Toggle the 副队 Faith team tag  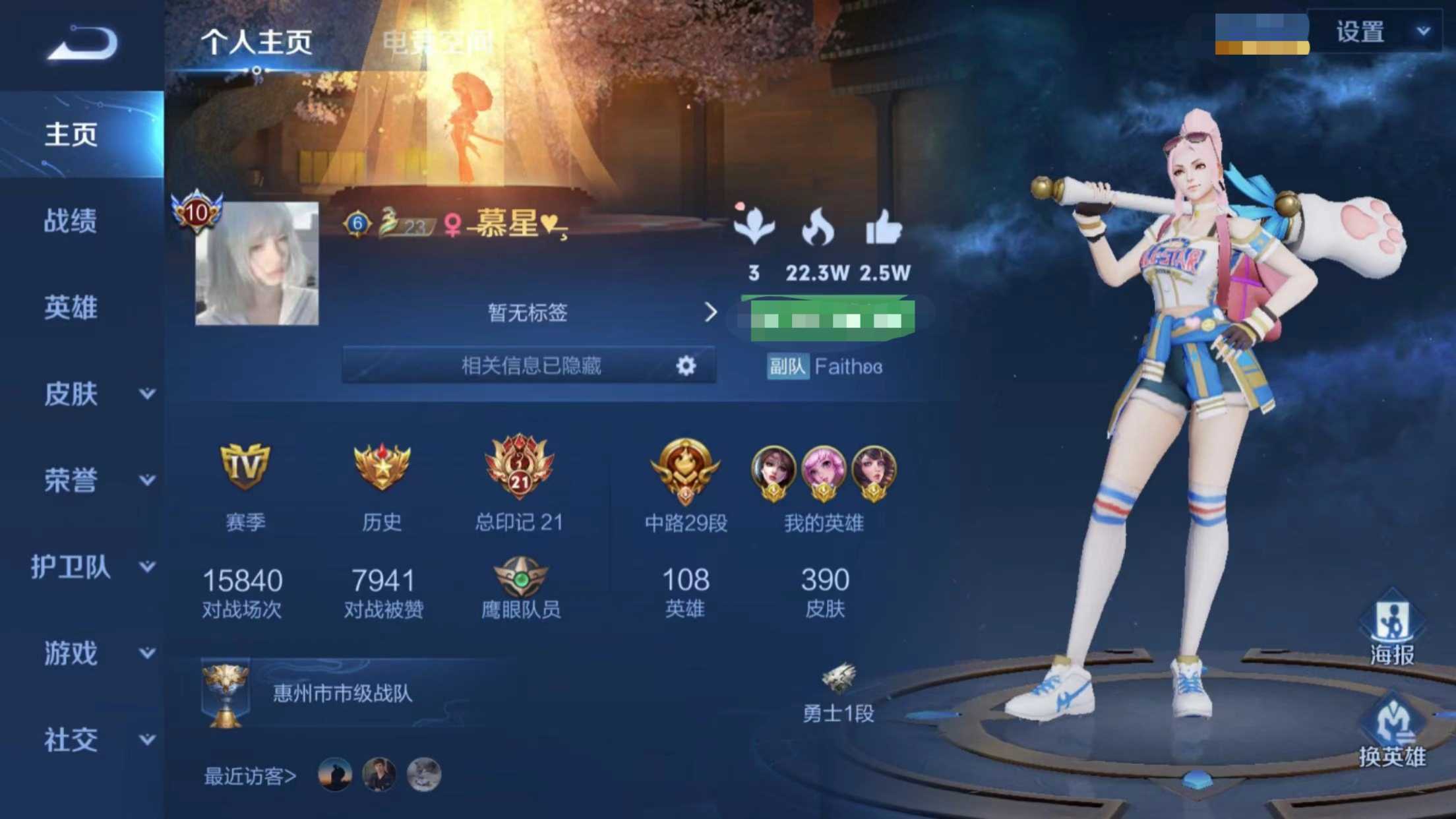[788, 366]
